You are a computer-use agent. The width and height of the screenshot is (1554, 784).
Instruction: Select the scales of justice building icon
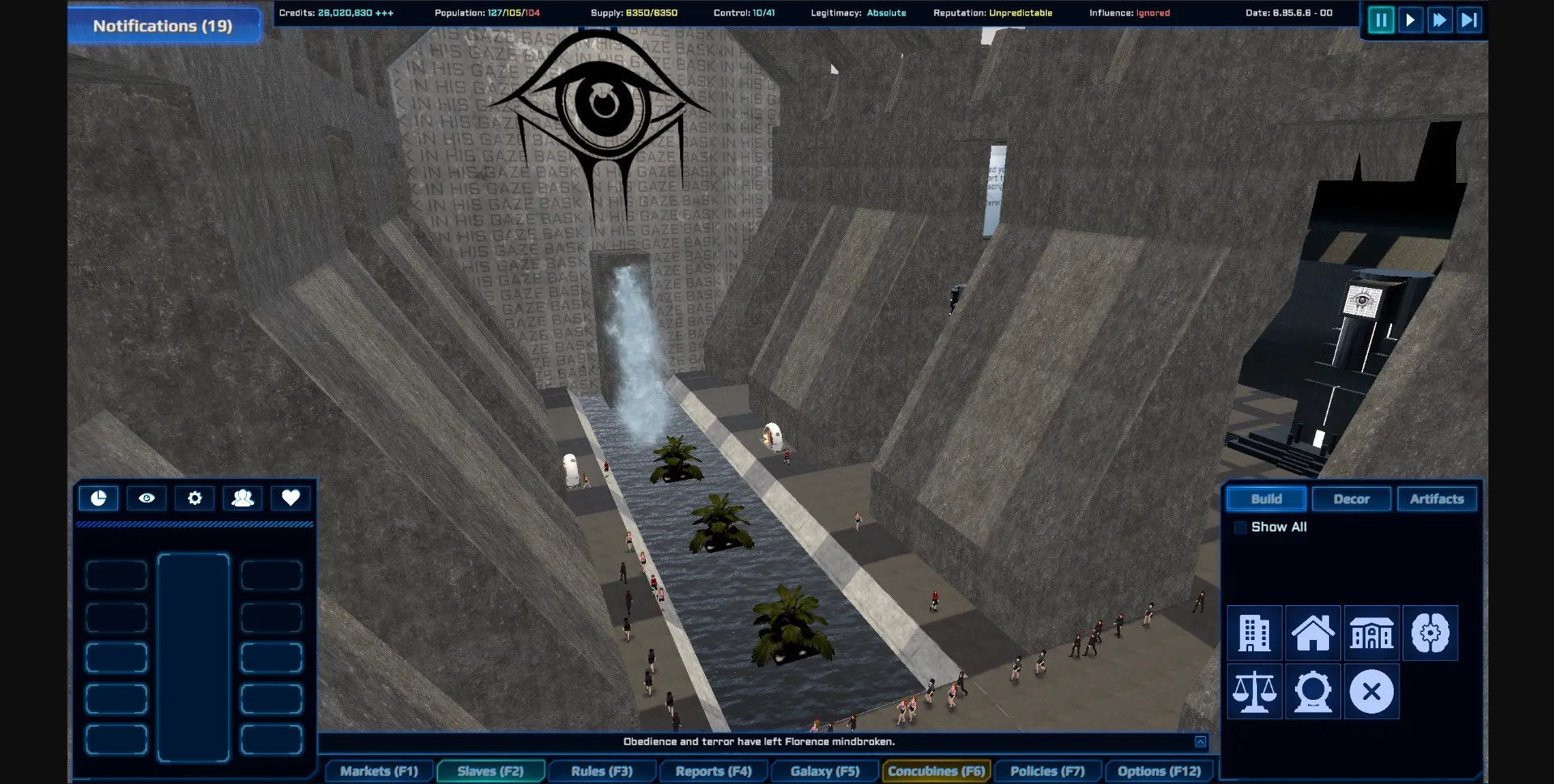click(1255, 692)
